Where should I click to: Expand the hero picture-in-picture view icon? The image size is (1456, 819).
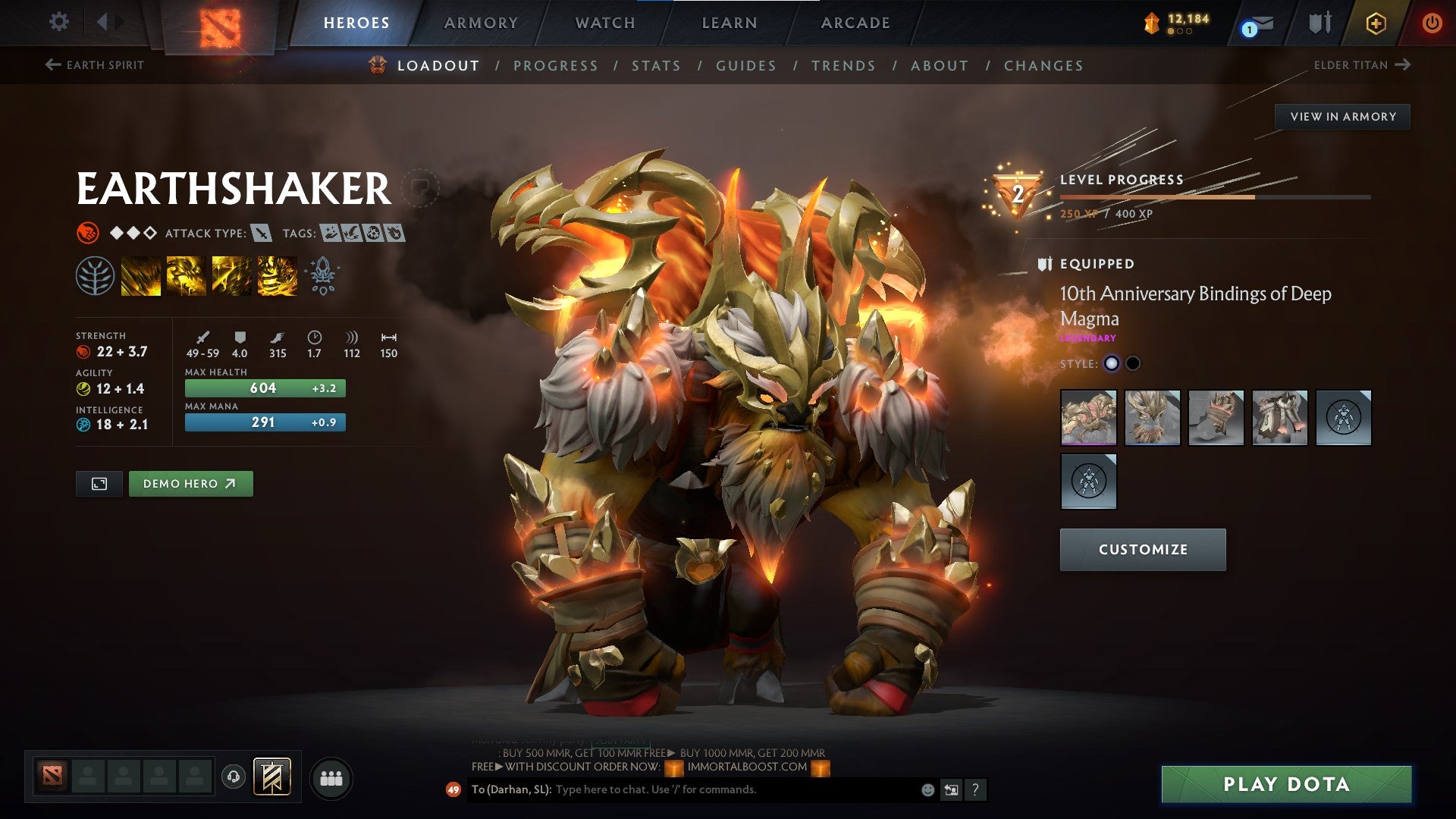click(x=99, y=483)
